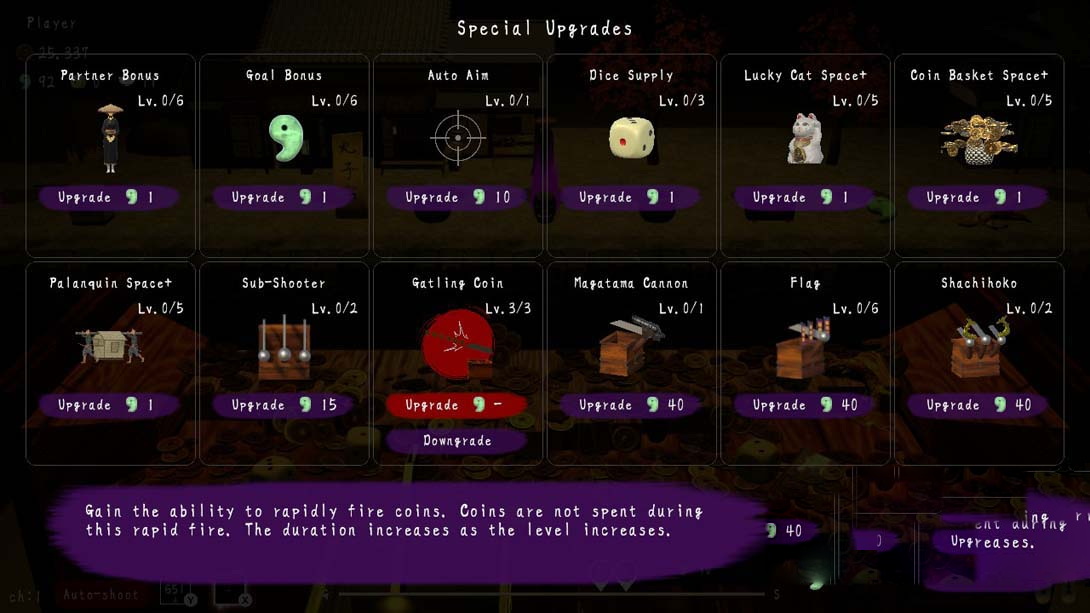Select the Auto Aim crosshair icon
This screenshot has height=613, width=1090.
click(x=458, y=138)
